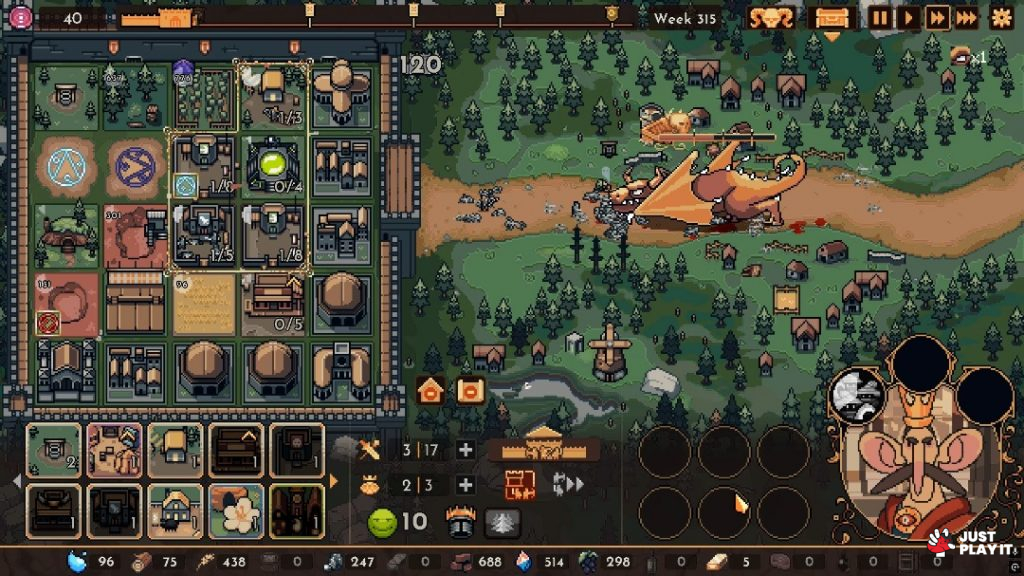Image resolution: width=1024 pixels, height=576 pixels.
Task: Add a soldier with the sword plus button
Action: point(465,449)
